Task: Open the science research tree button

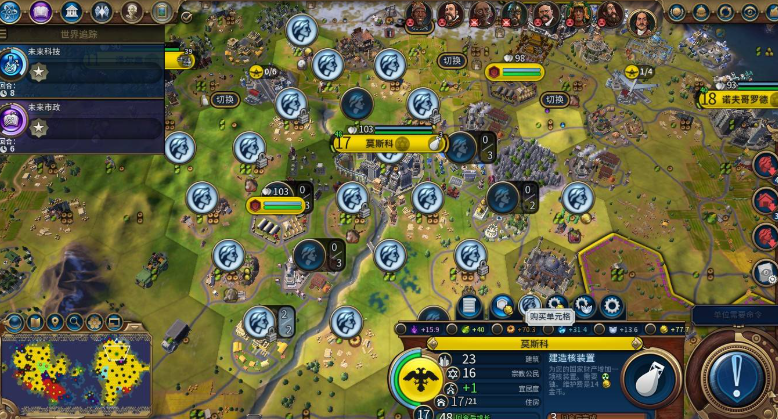Action: [12, 12]
